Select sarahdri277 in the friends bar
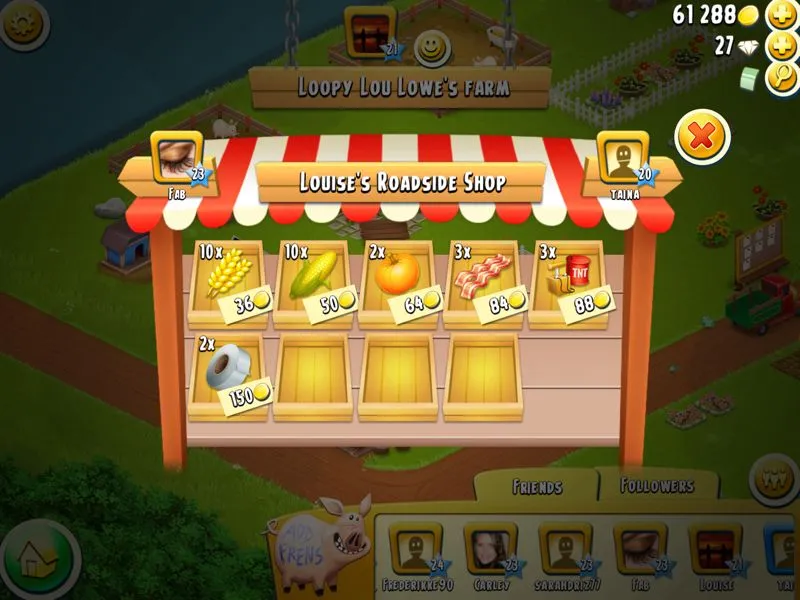The height and width of the screenshot is (600, 800). point(565,550)
